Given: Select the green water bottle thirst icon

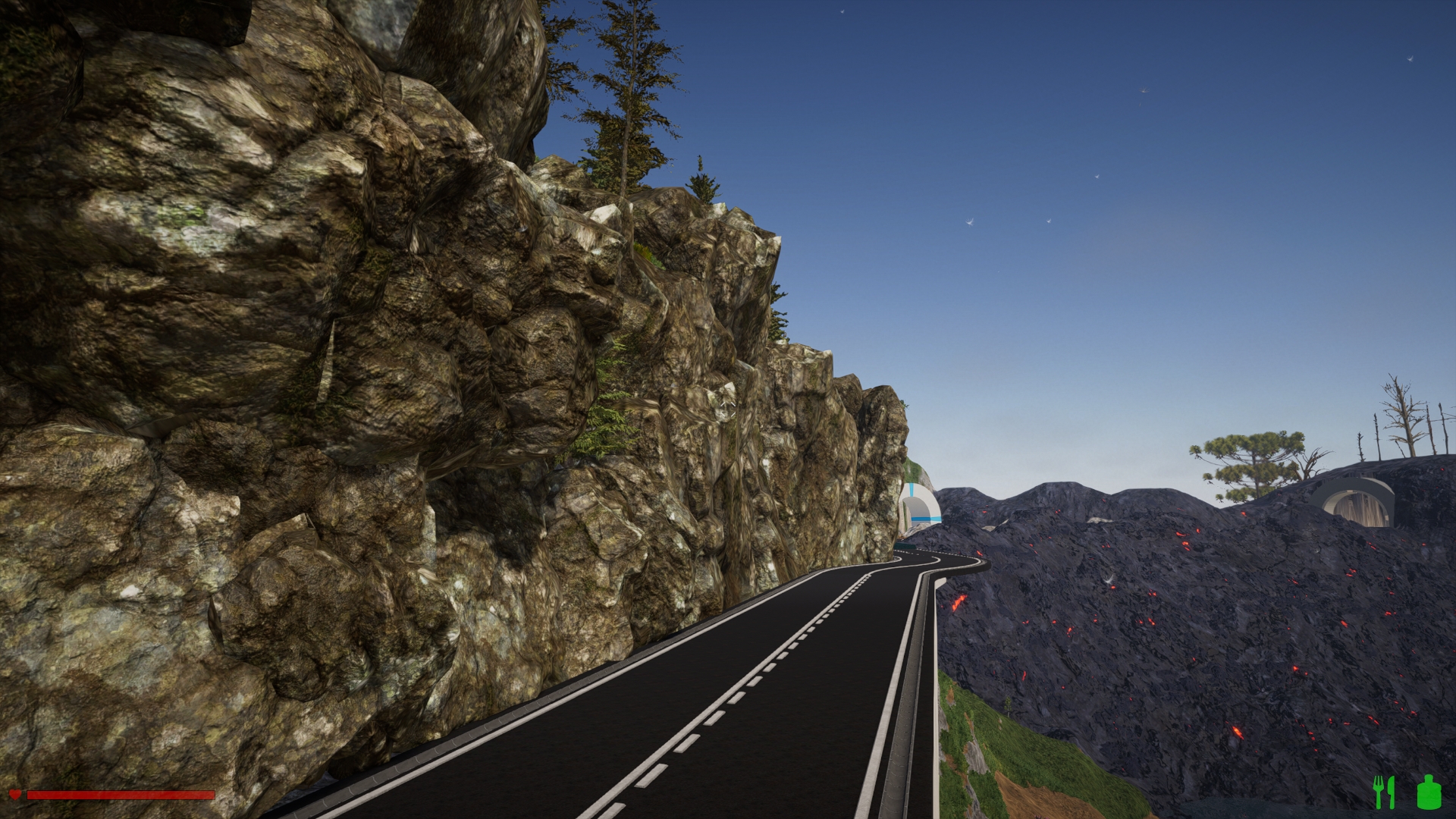Looking at the screenshot, I should pos(1429,792).
